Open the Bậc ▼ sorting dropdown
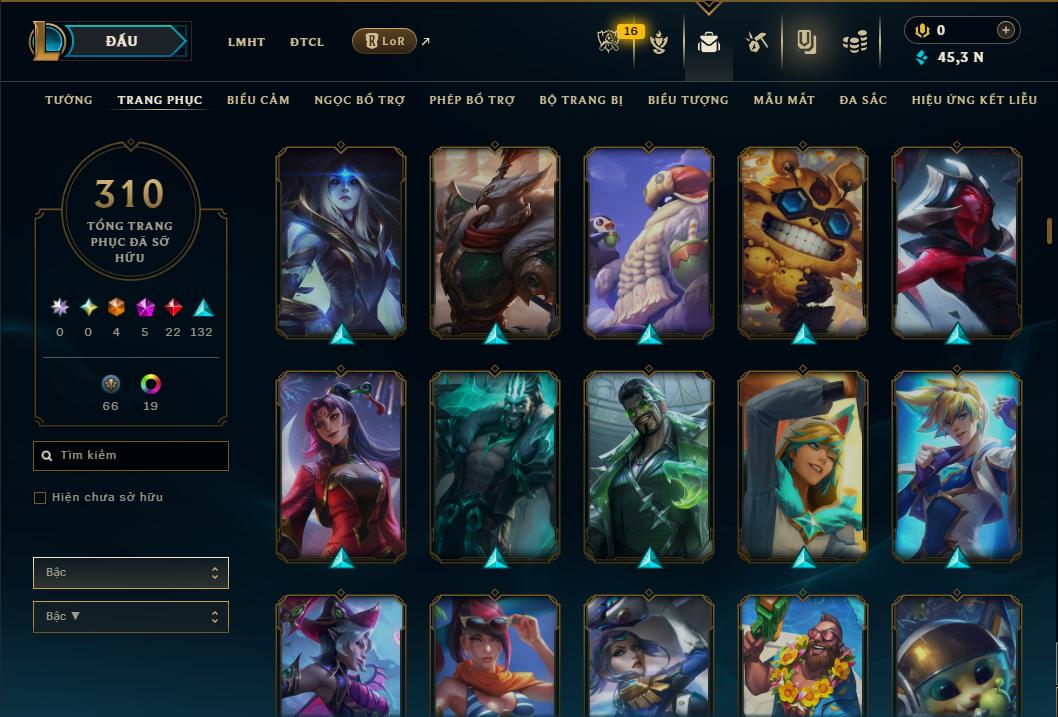This screenshot has width=1058, height=717. click(x=131, y=617)
